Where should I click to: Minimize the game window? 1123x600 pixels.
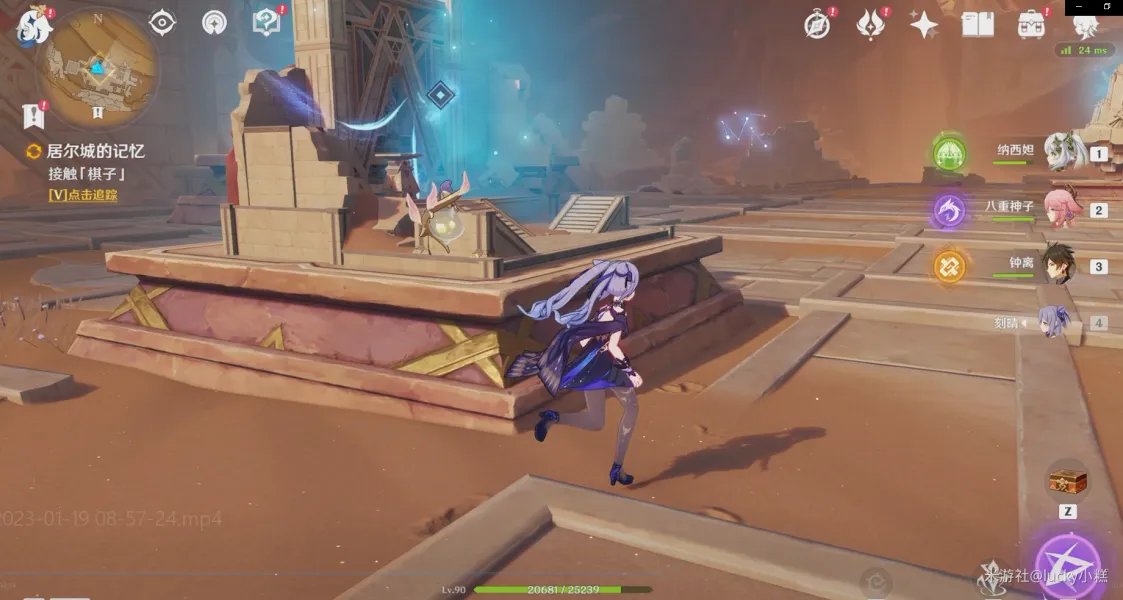pyautogui.click(x=1081, y=6)
